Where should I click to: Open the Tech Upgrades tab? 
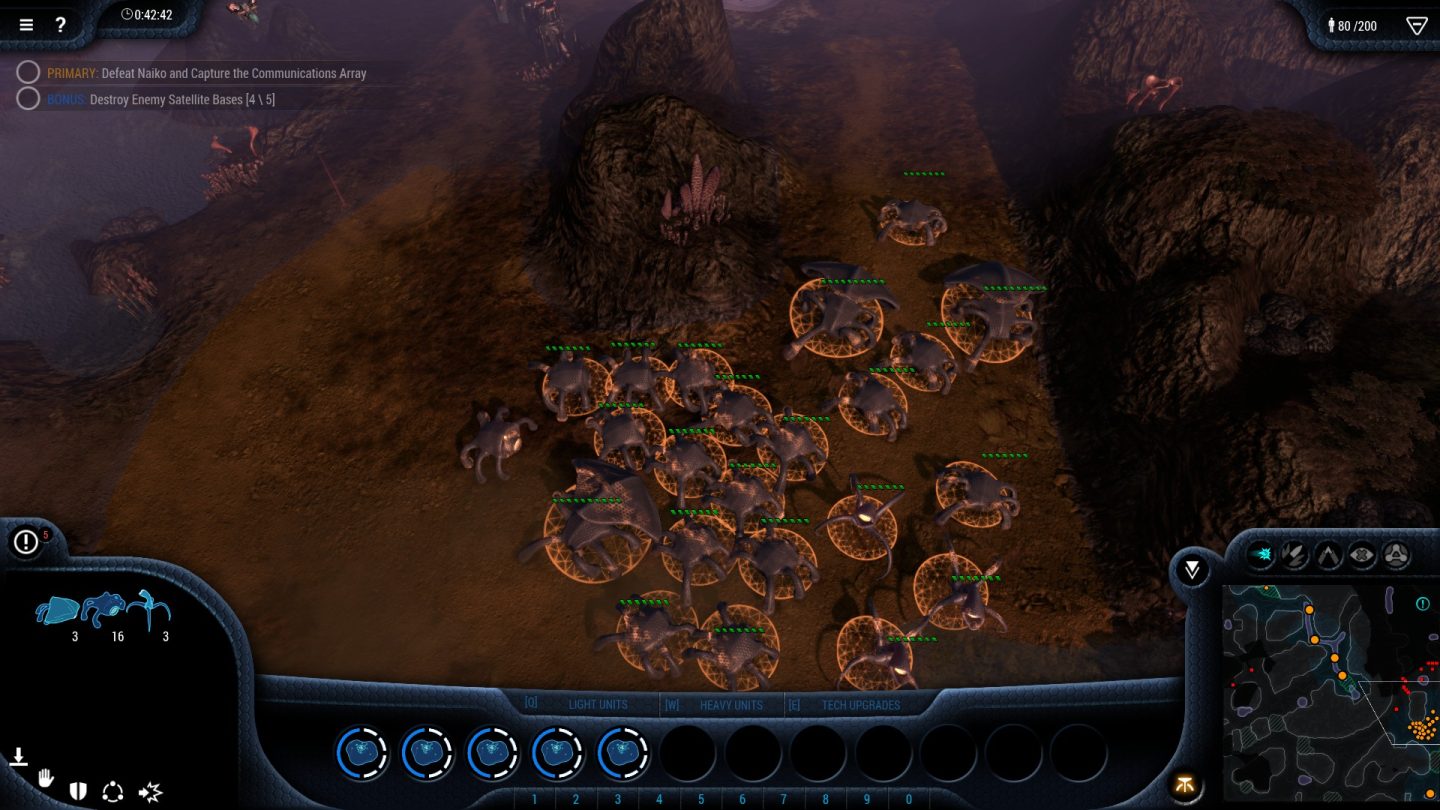[x=860, y=704]
